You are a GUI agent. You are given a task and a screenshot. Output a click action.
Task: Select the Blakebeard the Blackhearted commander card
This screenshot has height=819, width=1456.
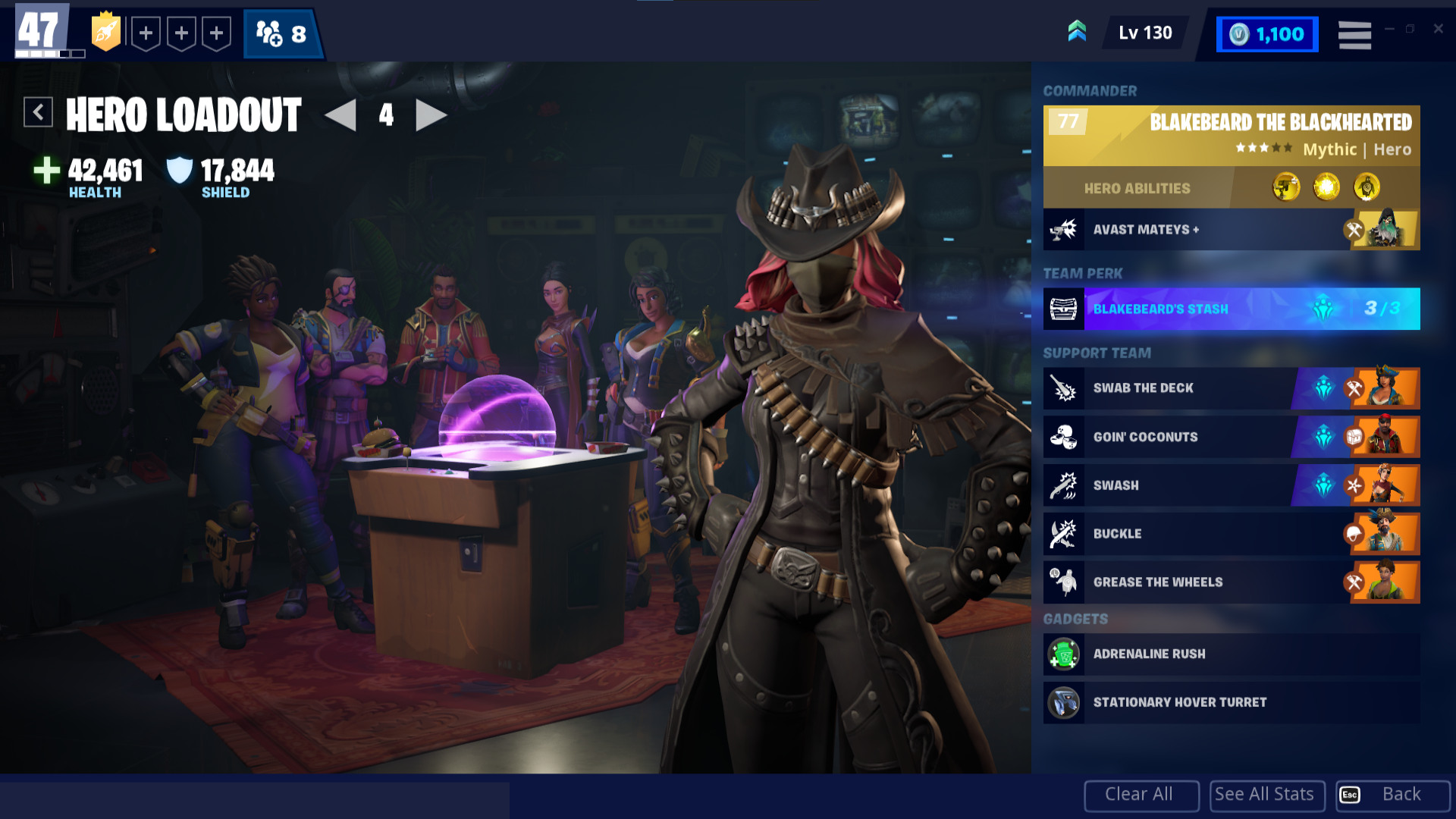coord(1231,136)
